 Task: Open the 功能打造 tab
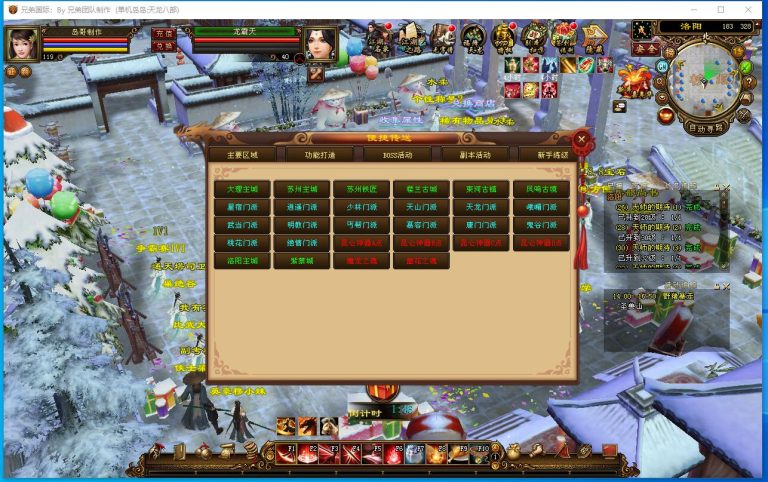[312, 155]
